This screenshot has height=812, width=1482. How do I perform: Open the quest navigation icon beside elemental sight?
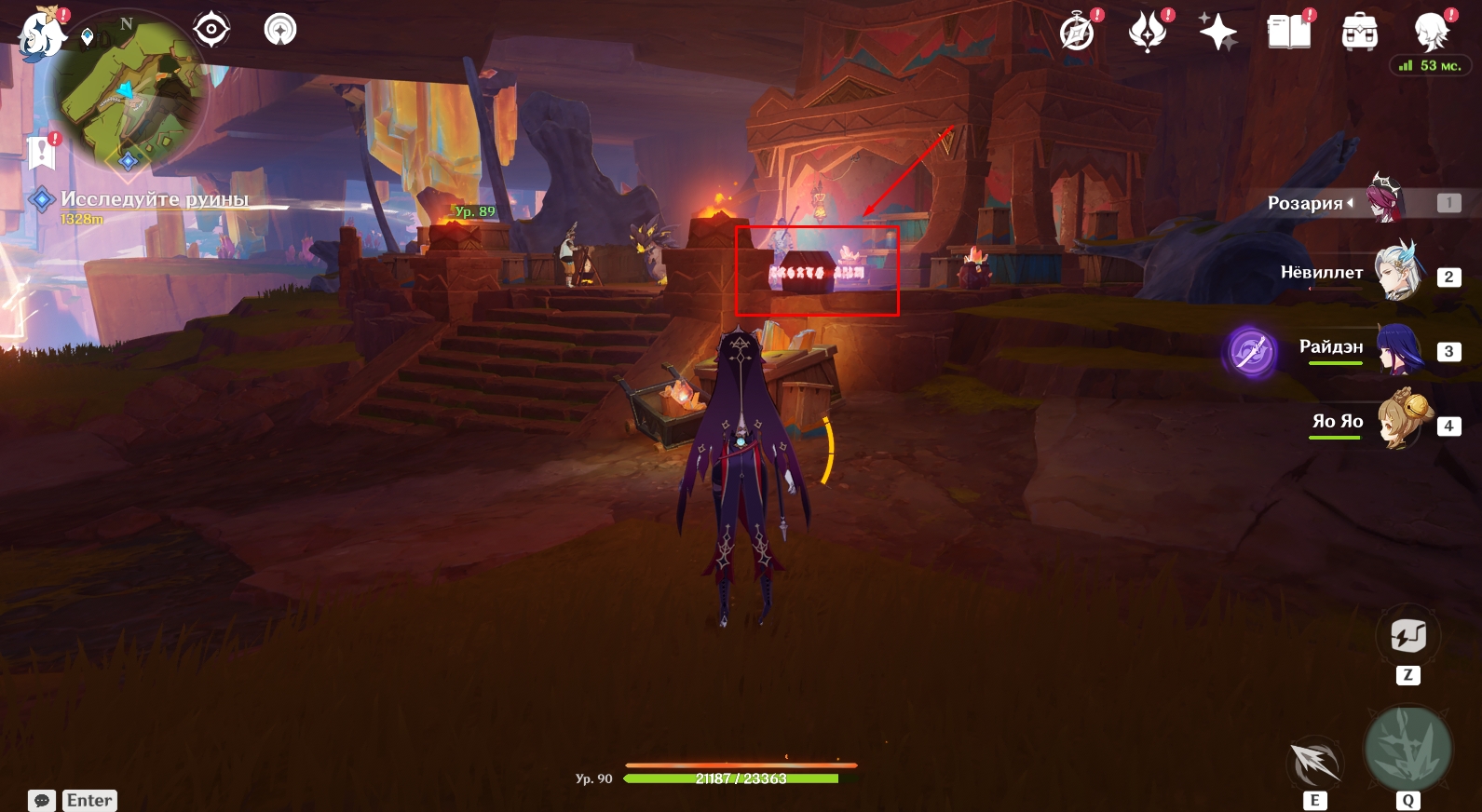click(279, 30)
